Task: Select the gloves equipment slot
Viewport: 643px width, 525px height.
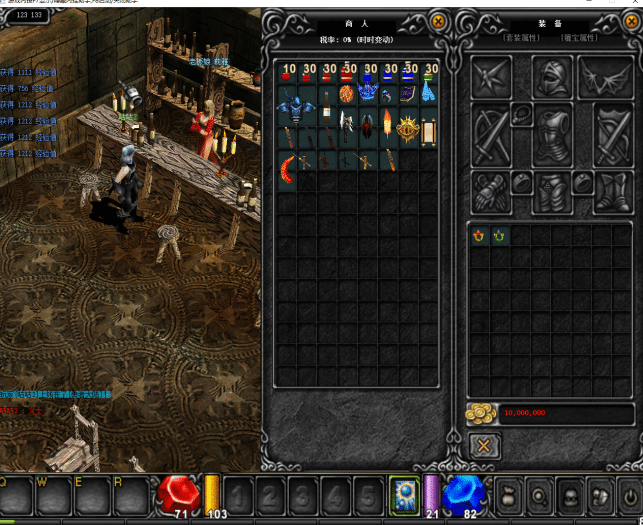Action: [492, 192]
